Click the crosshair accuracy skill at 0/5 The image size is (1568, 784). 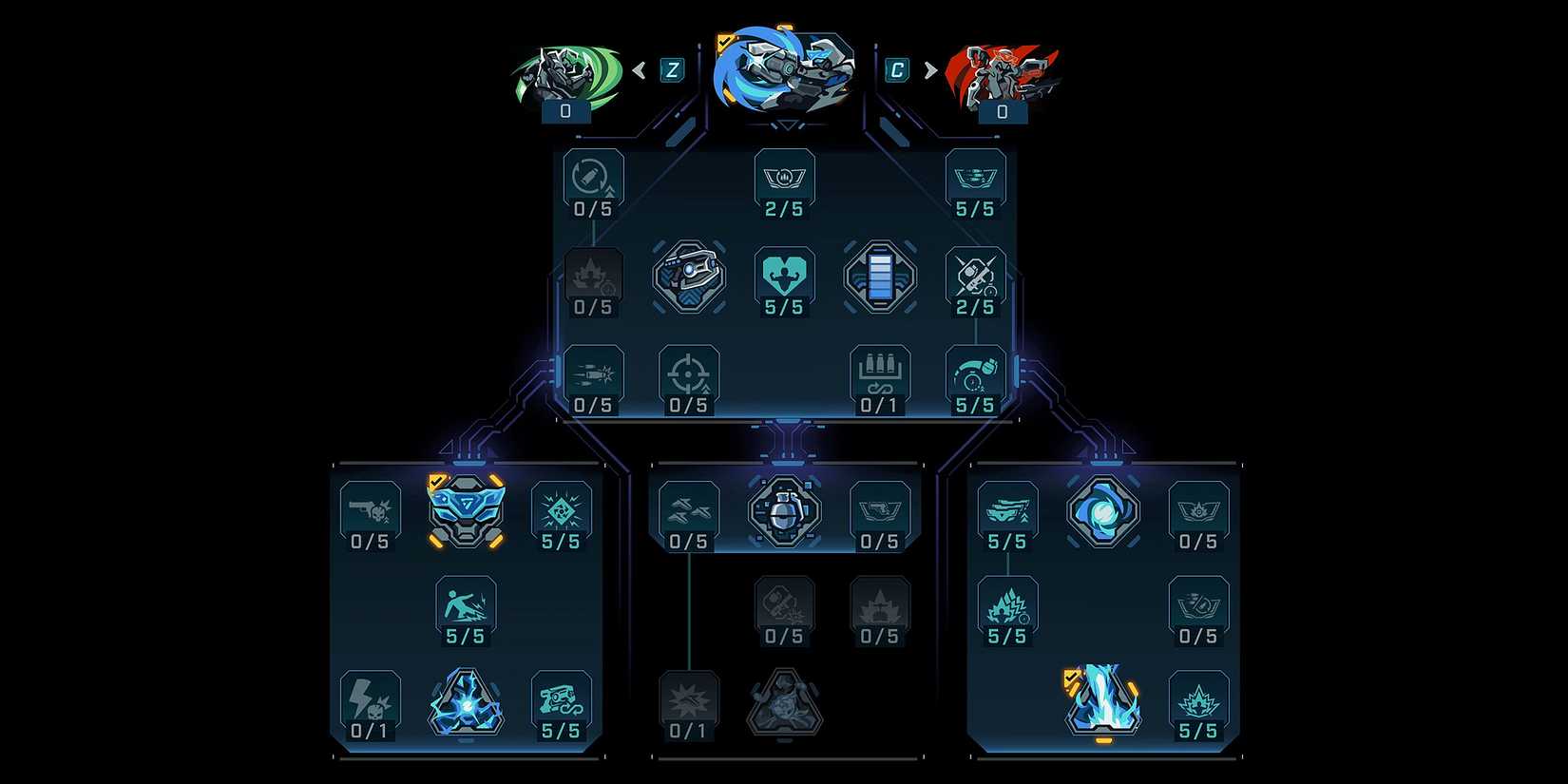(690, 373)
